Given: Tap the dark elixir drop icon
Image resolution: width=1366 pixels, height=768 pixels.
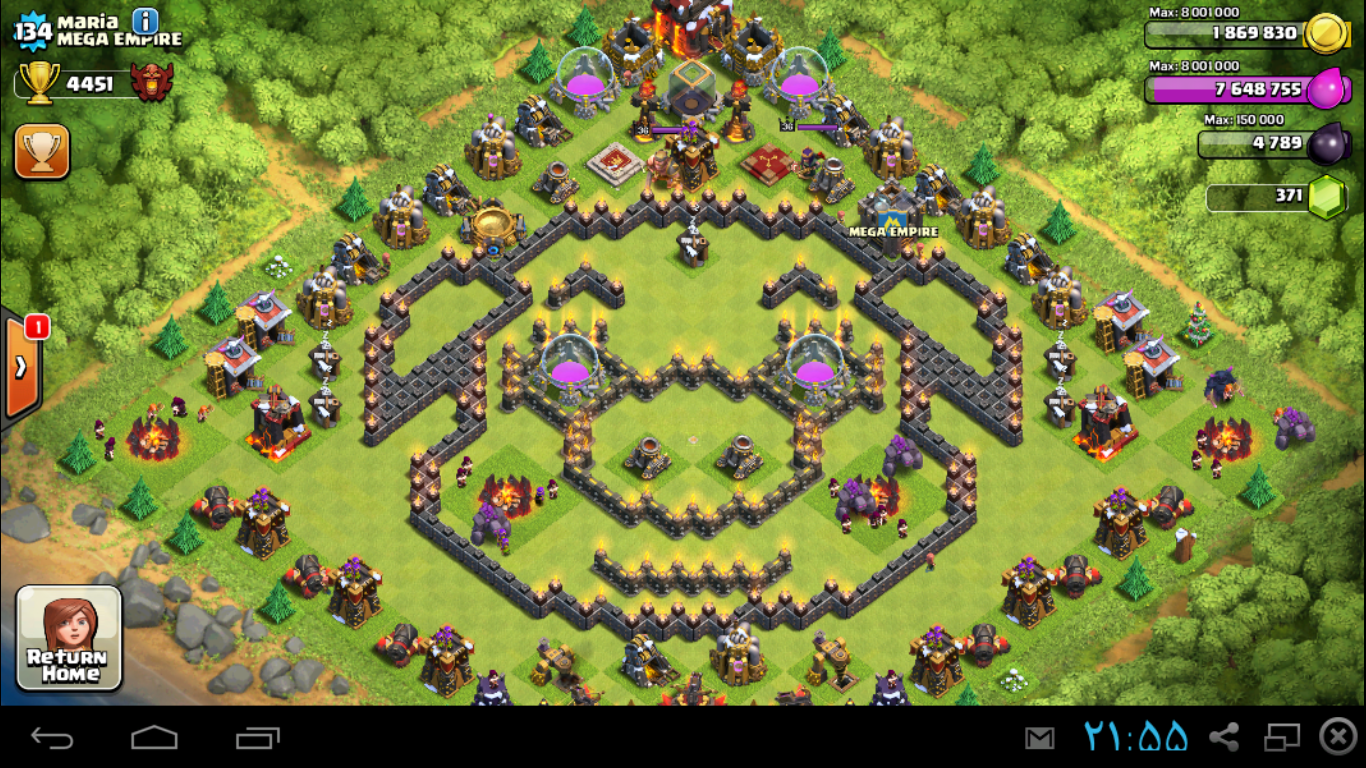Looking at the screenshot, I should tap(1327, 144).
